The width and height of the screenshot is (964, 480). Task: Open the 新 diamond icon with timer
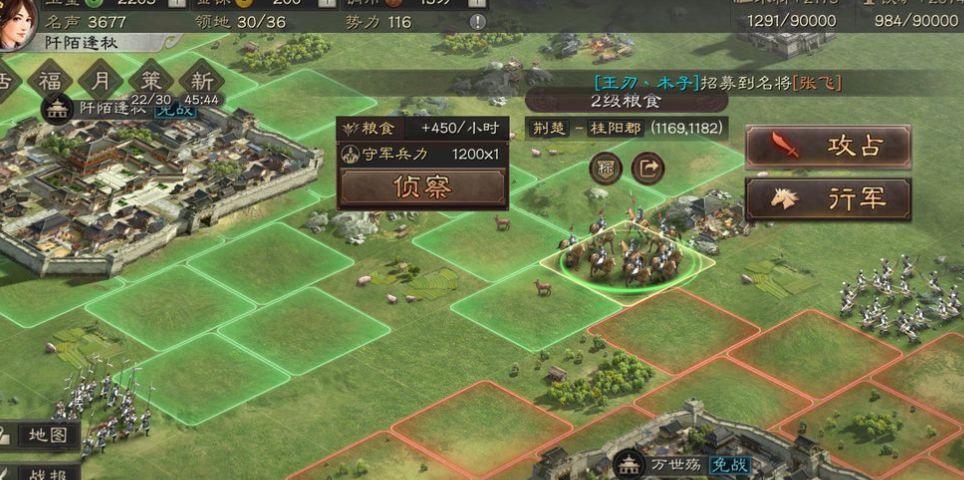[203, 80]
